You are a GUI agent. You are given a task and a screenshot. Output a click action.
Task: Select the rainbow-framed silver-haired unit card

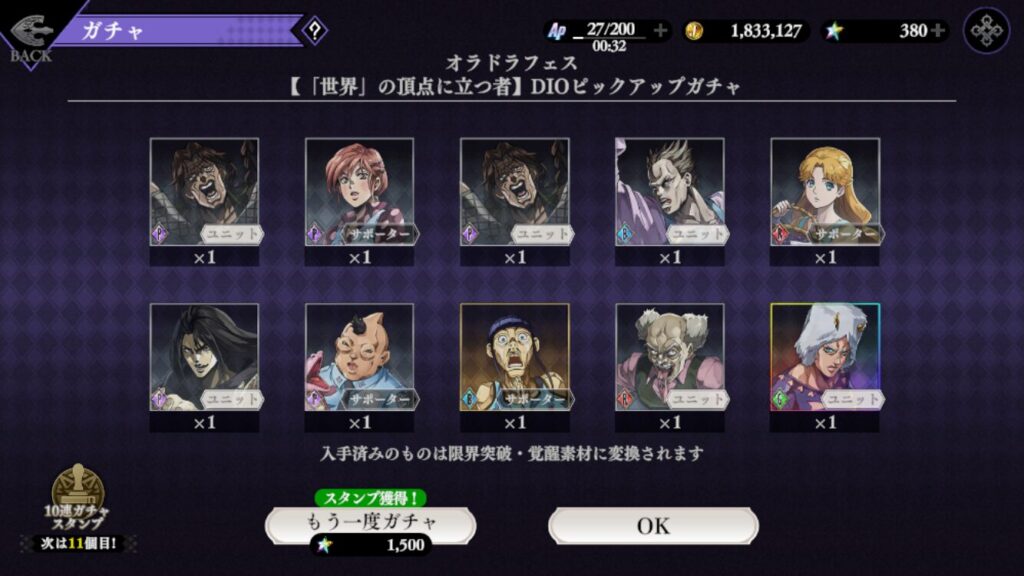(825, 358)
